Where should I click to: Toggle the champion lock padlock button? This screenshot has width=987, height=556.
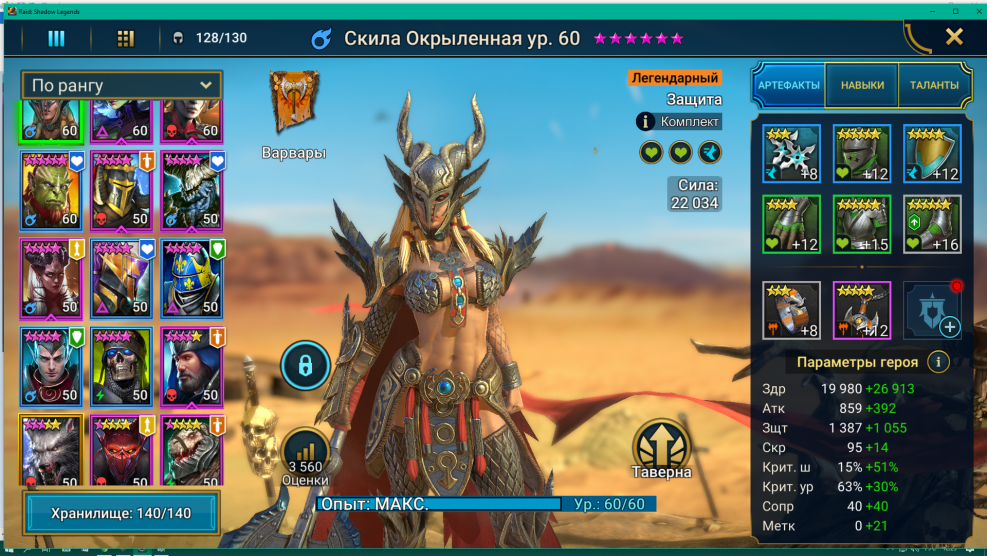click(x=306, y=366)
